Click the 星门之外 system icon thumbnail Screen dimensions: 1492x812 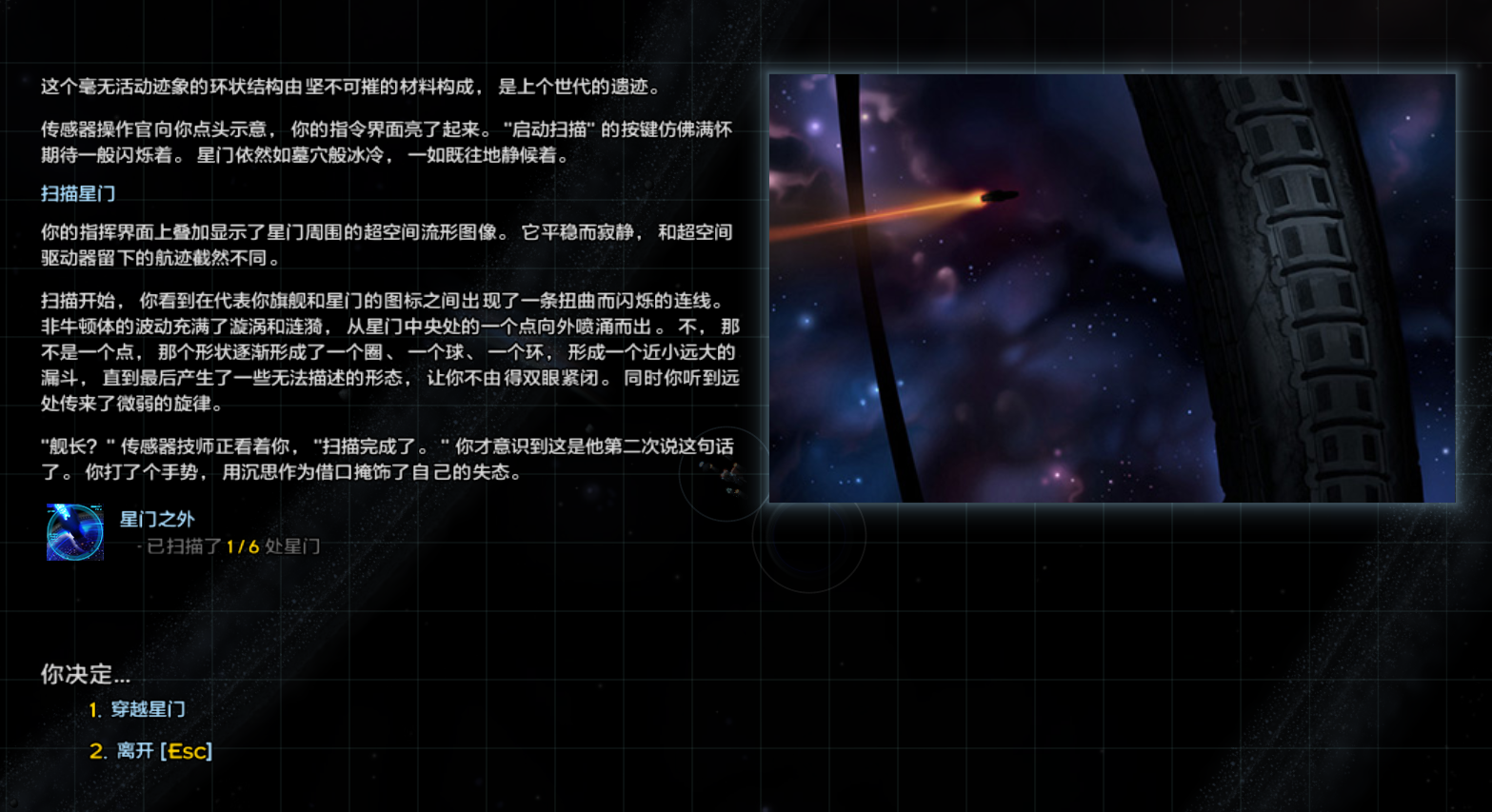pos(74,532)
